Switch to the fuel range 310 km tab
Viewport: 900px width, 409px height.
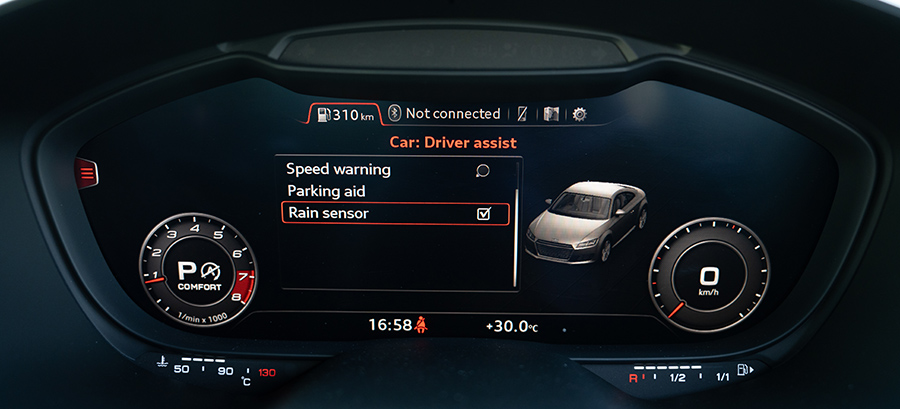point(344,114)
